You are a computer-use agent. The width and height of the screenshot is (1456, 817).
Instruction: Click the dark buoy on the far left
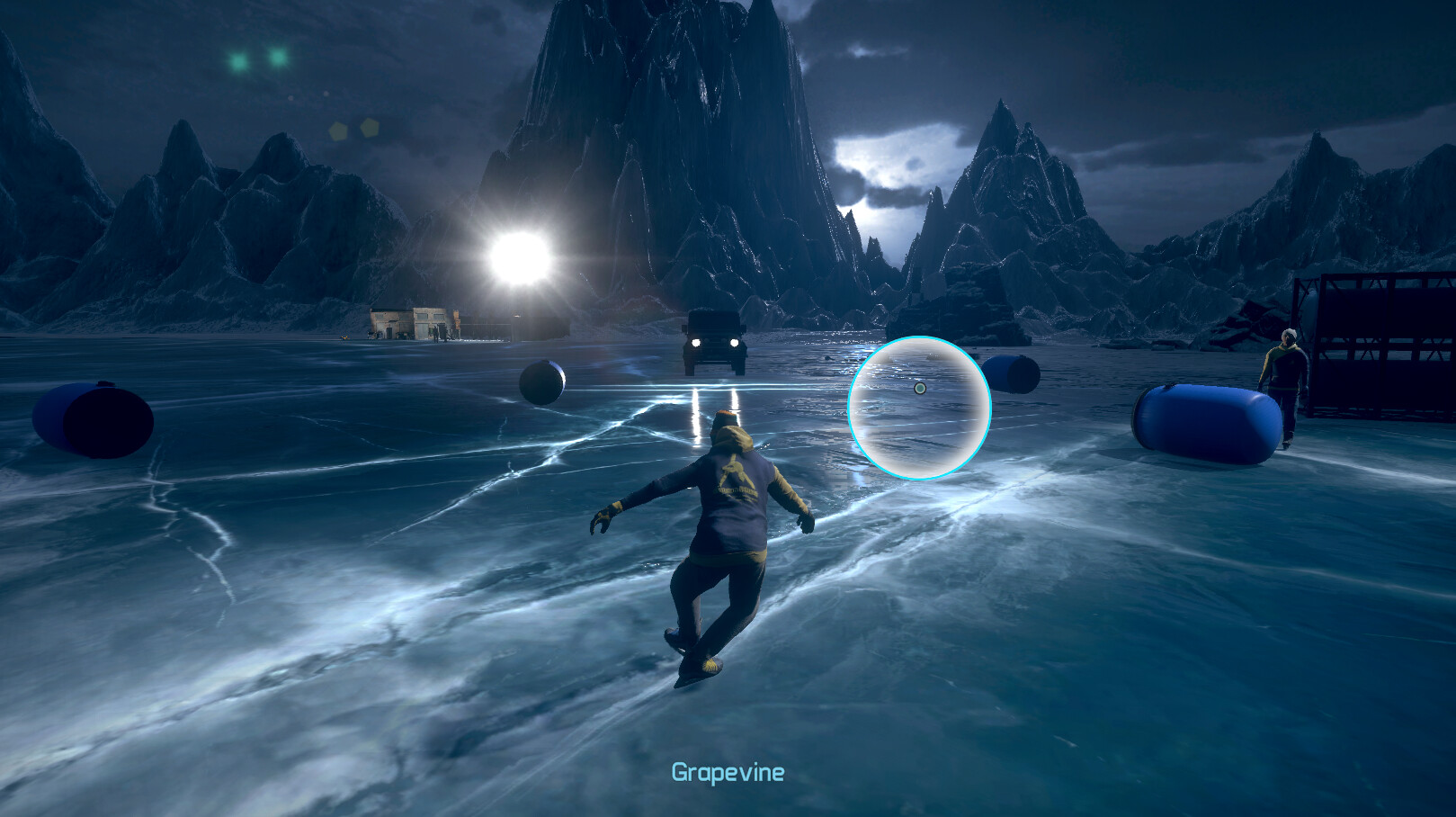90,420
